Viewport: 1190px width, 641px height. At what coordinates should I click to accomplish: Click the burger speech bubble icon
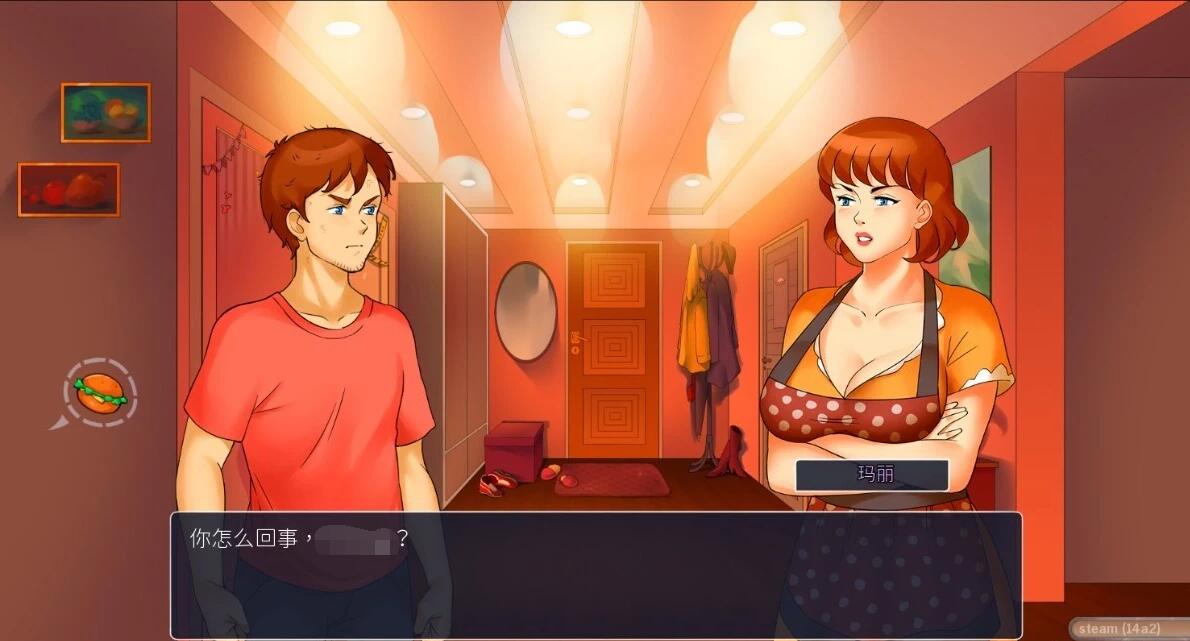click(x=100, y=391)
